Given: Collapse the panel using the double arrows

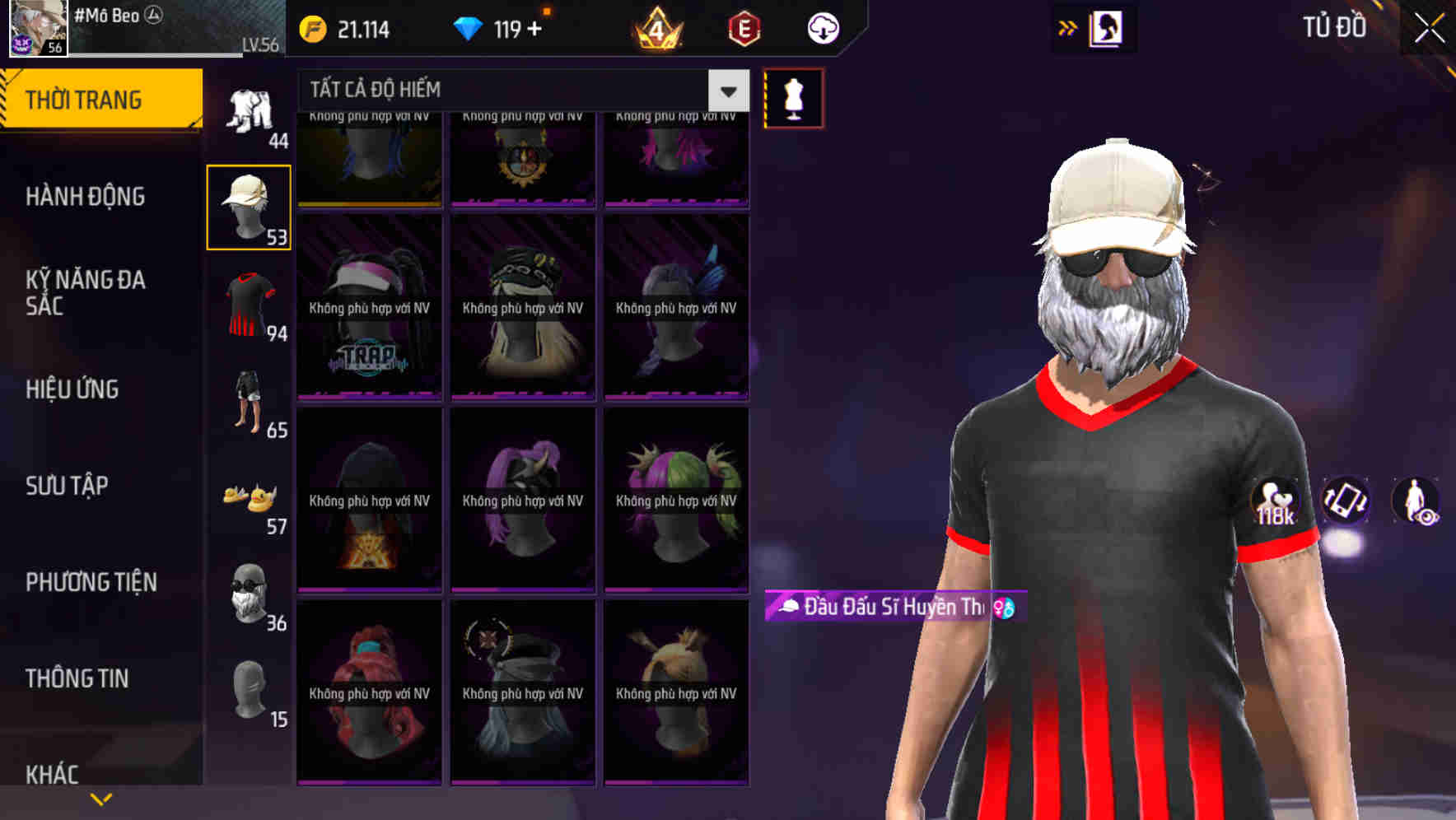Looking at the screenshot, I should click(x=1068, y=27).
